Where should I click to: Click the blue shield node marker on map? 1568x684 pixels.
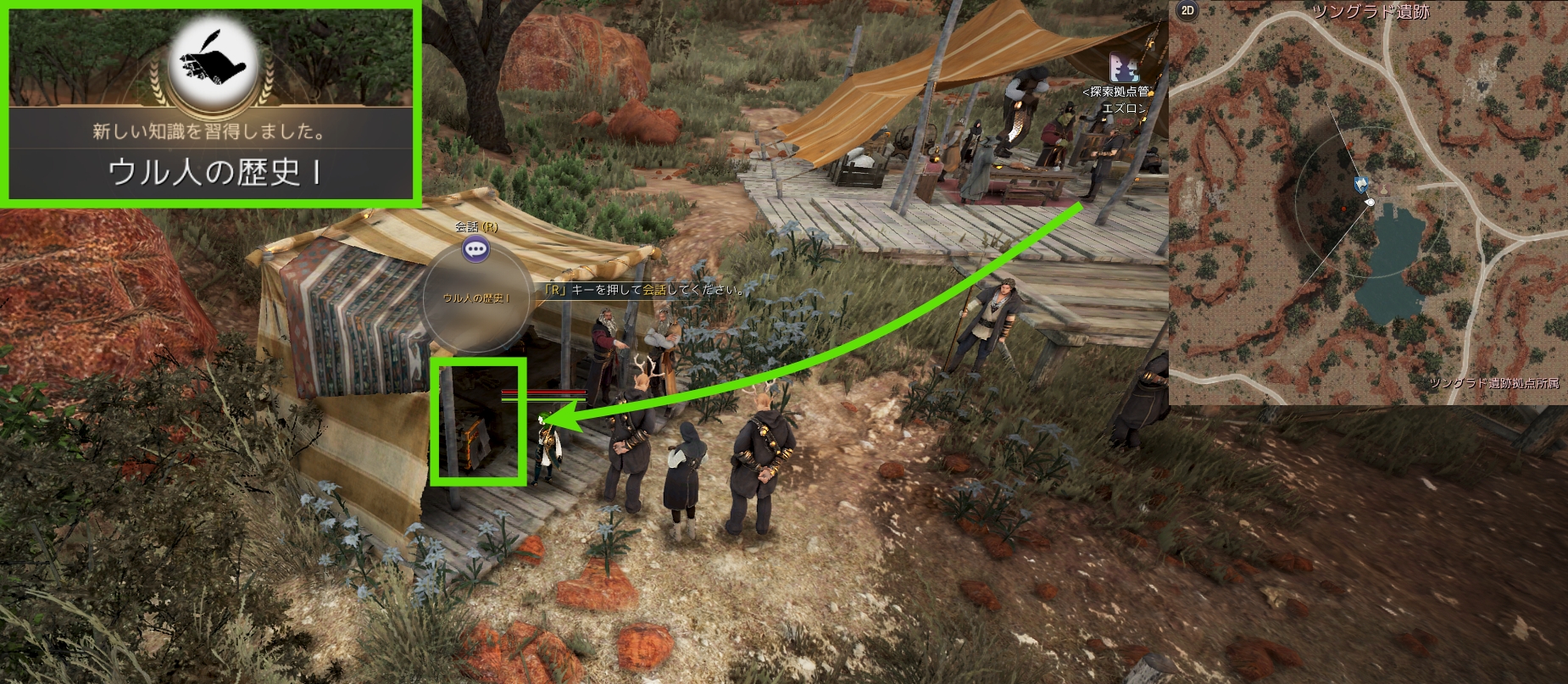(x=1359, y=183)
